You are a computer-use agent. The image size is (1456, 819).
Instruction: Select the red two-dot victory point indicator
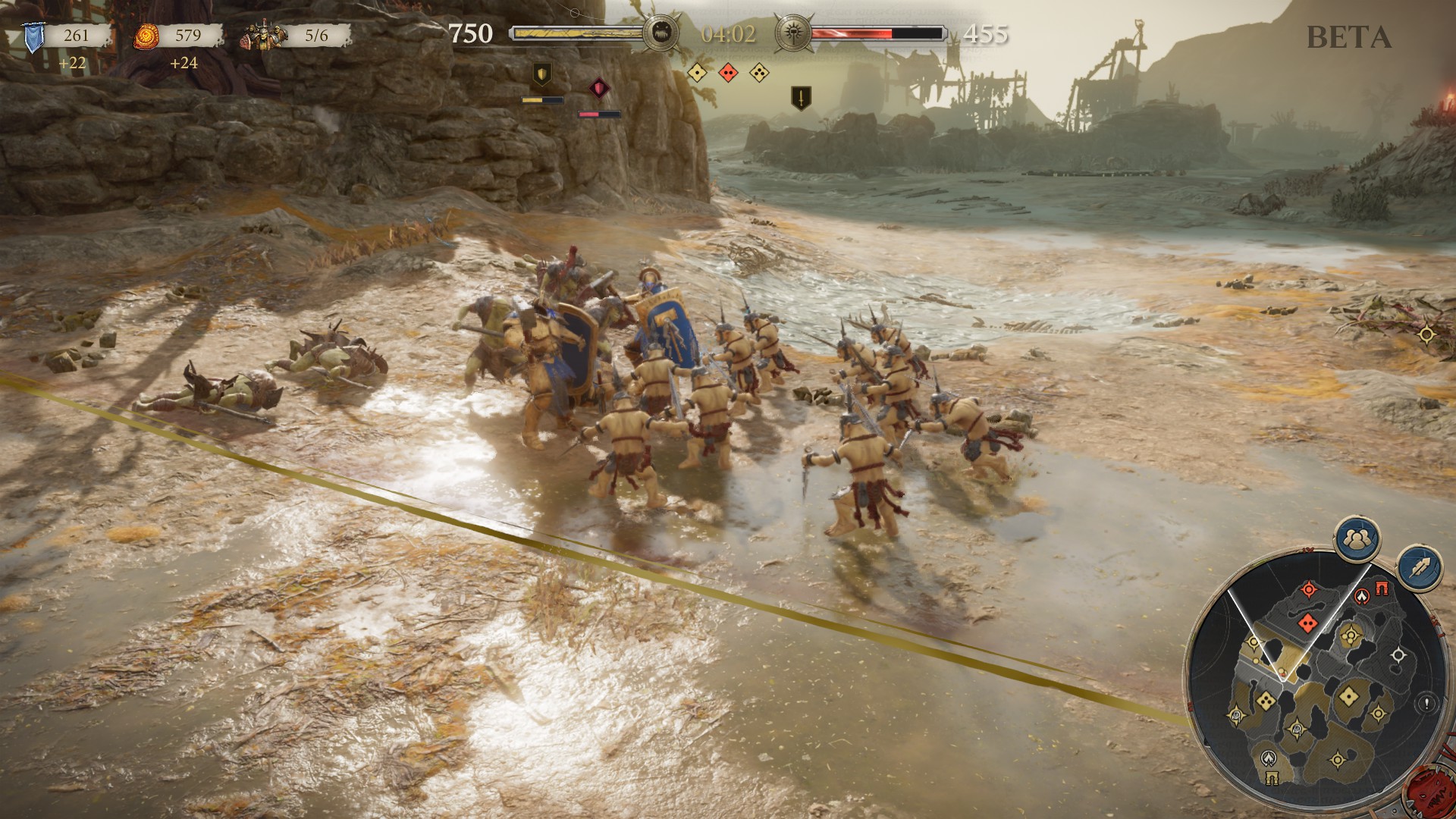[x=728, y=72]
